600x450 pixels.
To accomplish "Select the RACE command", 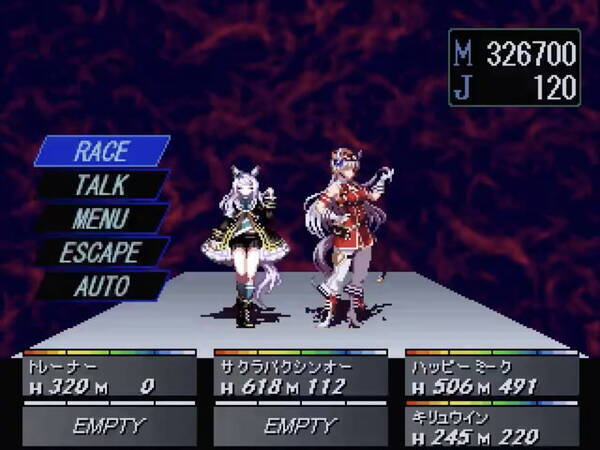I will (x=101, y=151).
